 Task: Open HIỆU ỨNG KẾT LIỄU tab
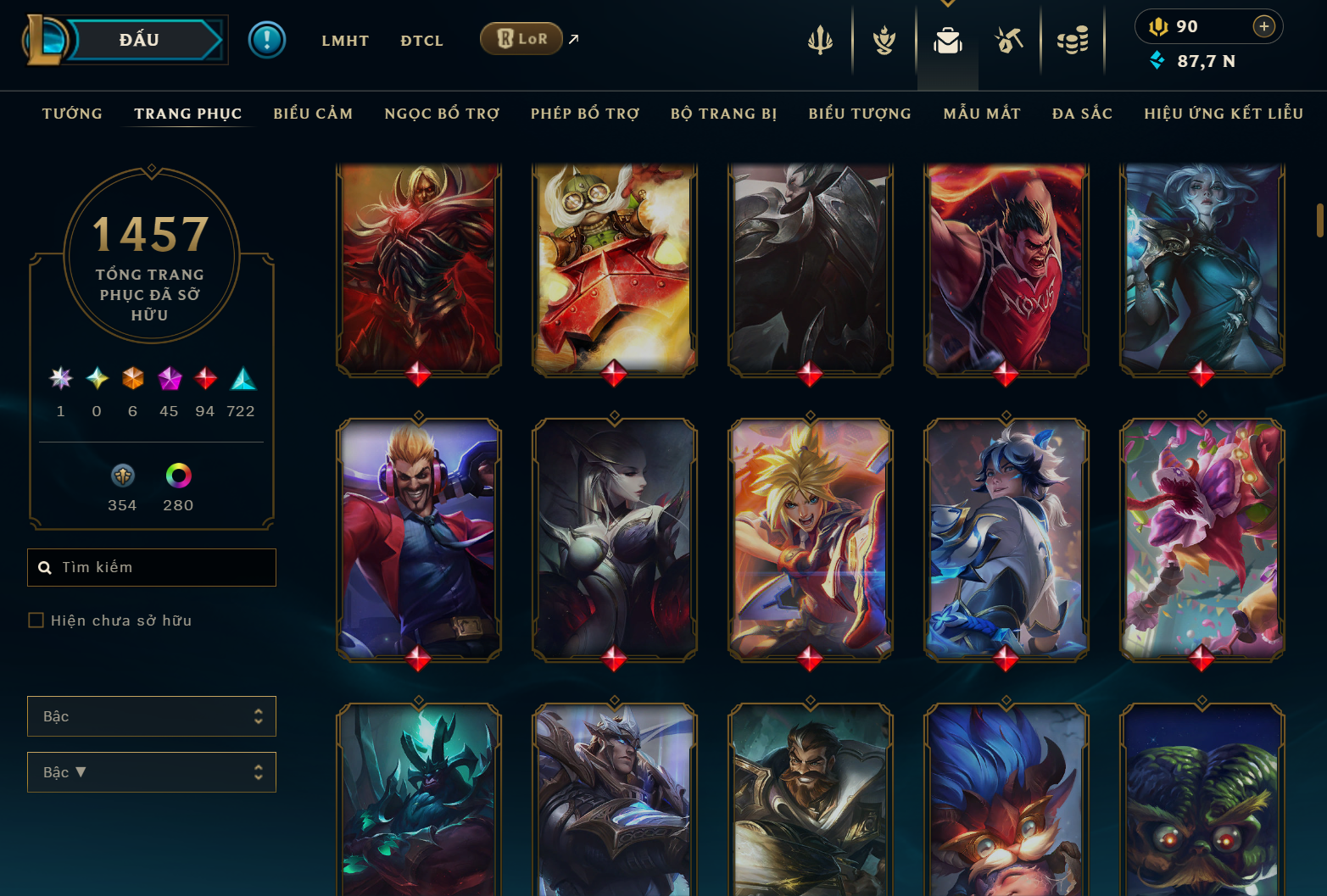[1224, 114]
